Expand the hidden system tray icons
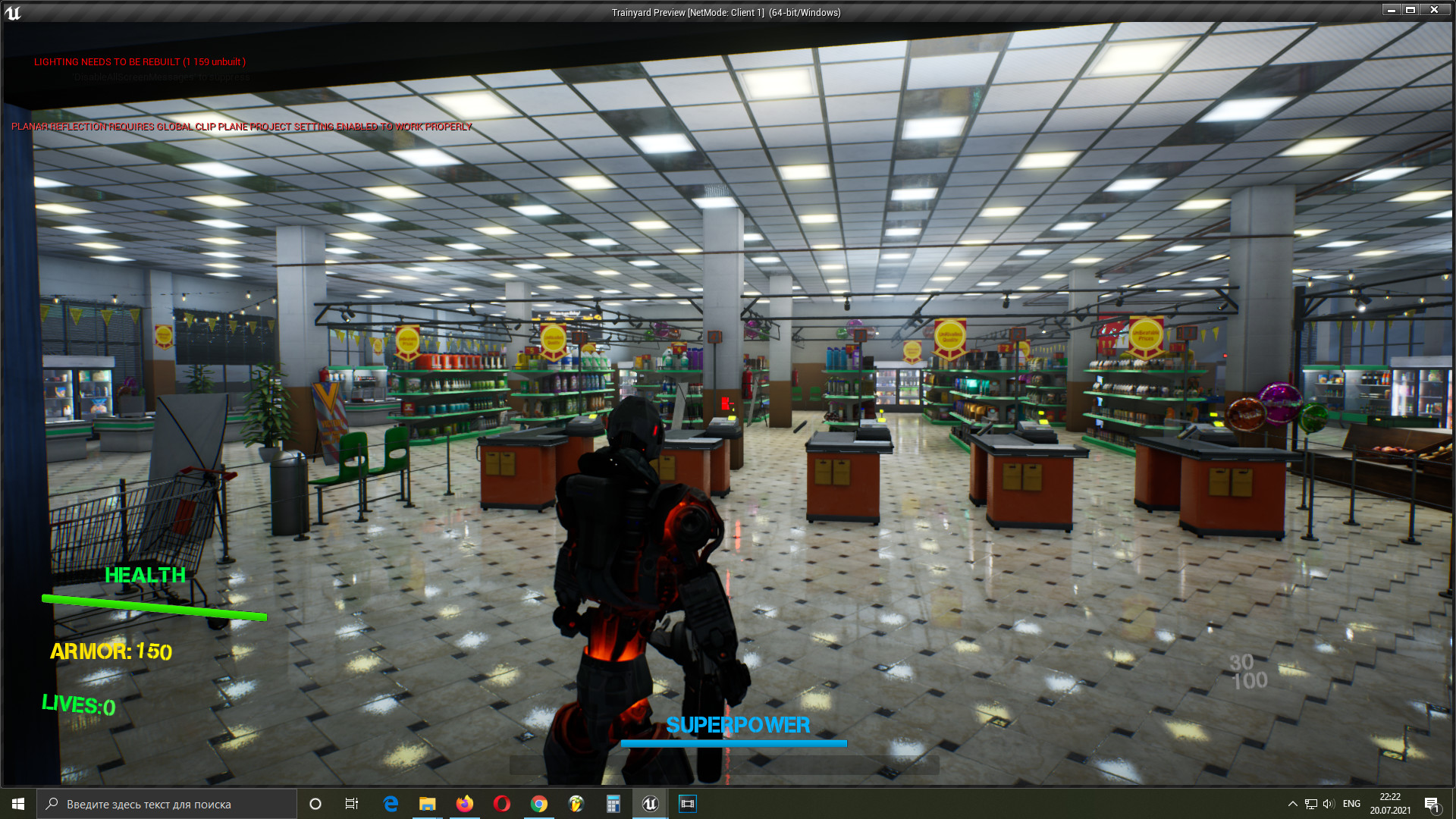This screenshot has height=819, width=1456. click(x=1293, y=804)
